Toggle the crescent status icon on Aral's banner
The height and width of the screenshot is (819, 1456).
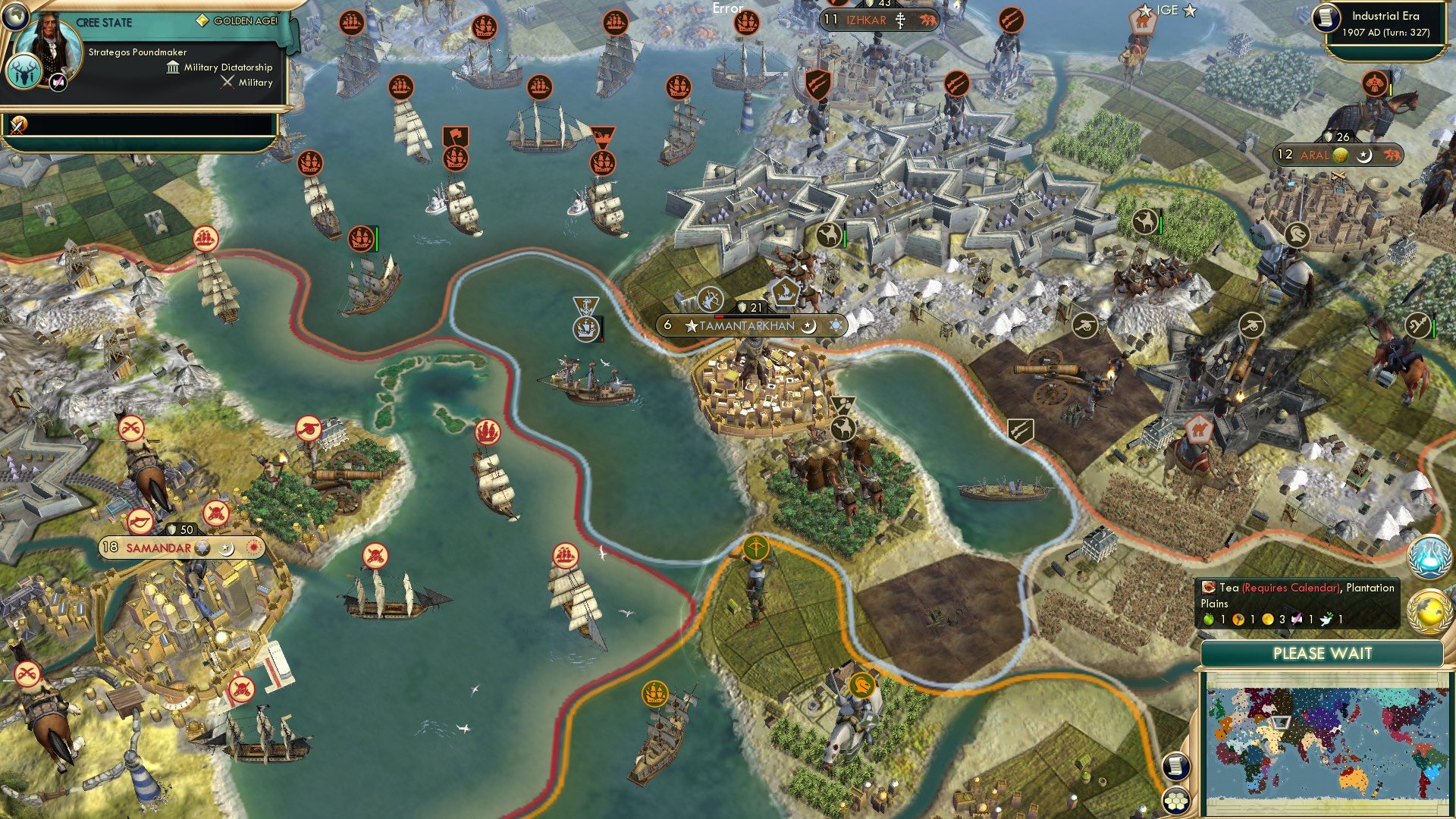tap(1365, 155)
